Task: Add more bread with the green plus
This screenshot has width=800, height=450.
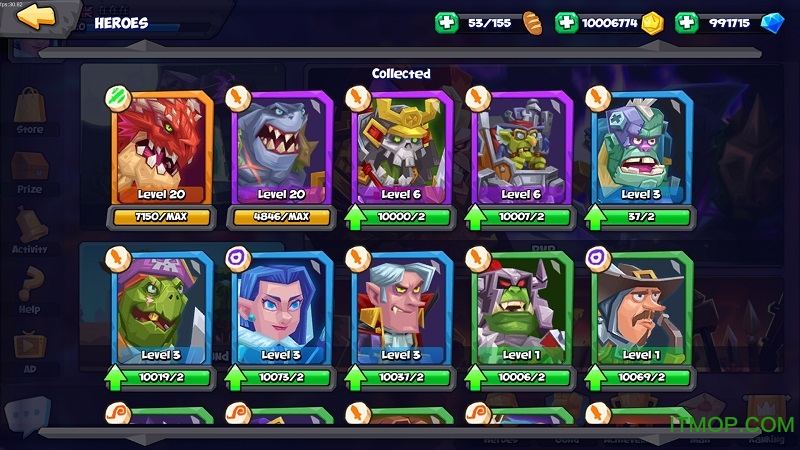Action: tap(446, 23)
